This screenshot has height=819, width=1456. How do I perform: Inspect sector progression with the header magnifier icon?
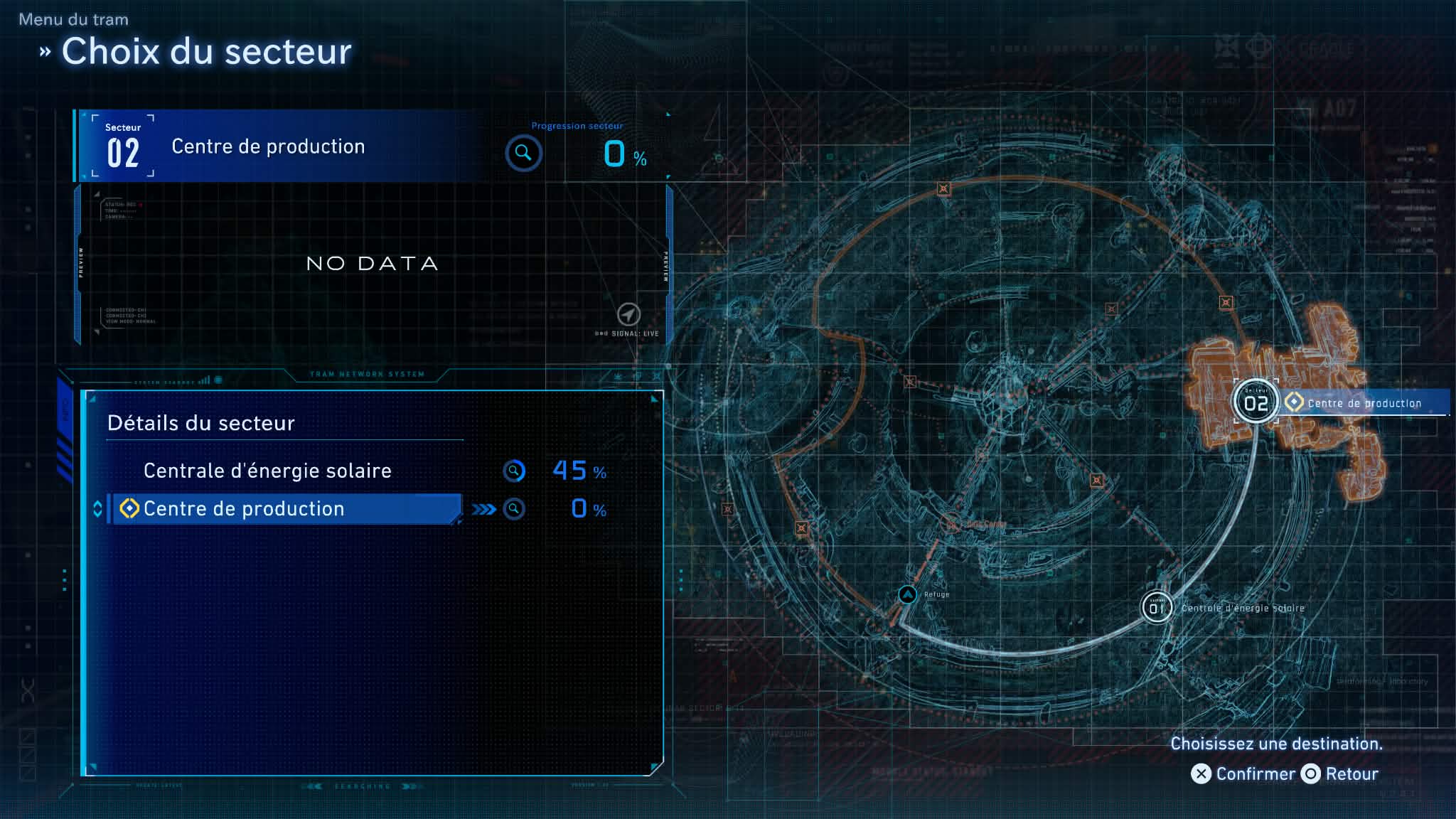point(523,153)
